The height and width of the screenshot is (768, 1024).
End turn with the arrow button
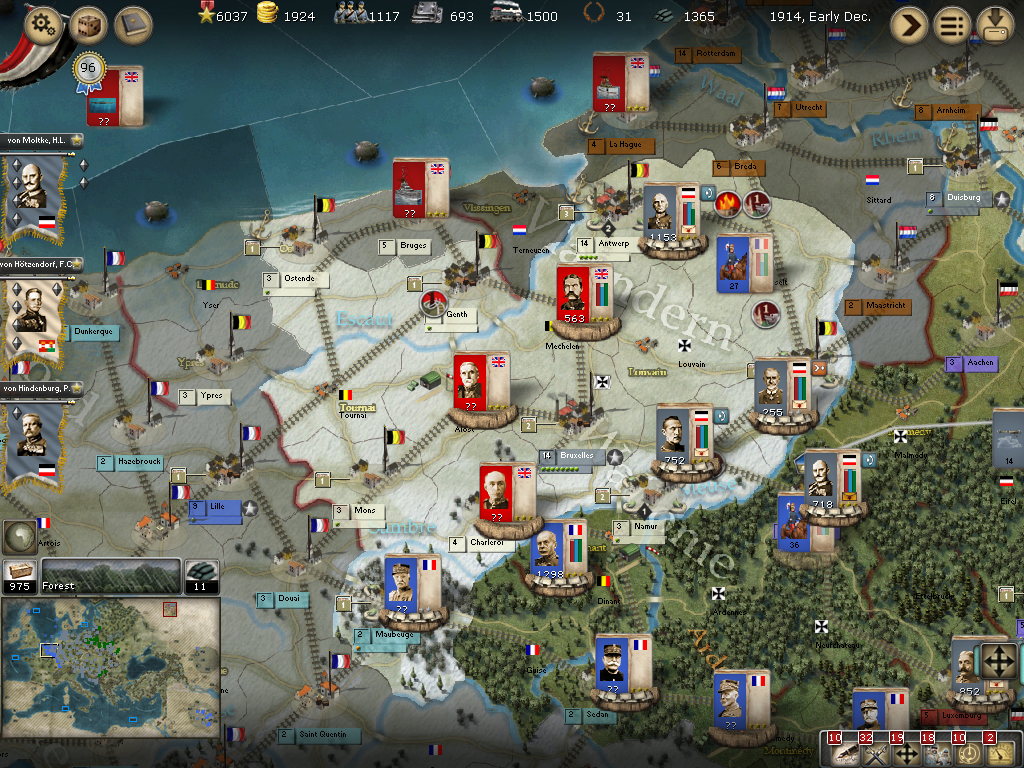[x=909, y=25]
